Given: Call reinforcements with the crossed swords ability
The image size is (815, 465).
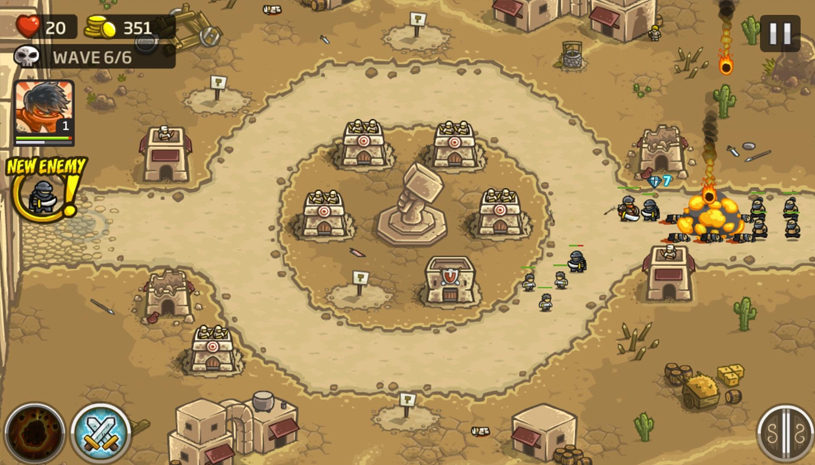Looking at the screenshot, I should point(100,433).
